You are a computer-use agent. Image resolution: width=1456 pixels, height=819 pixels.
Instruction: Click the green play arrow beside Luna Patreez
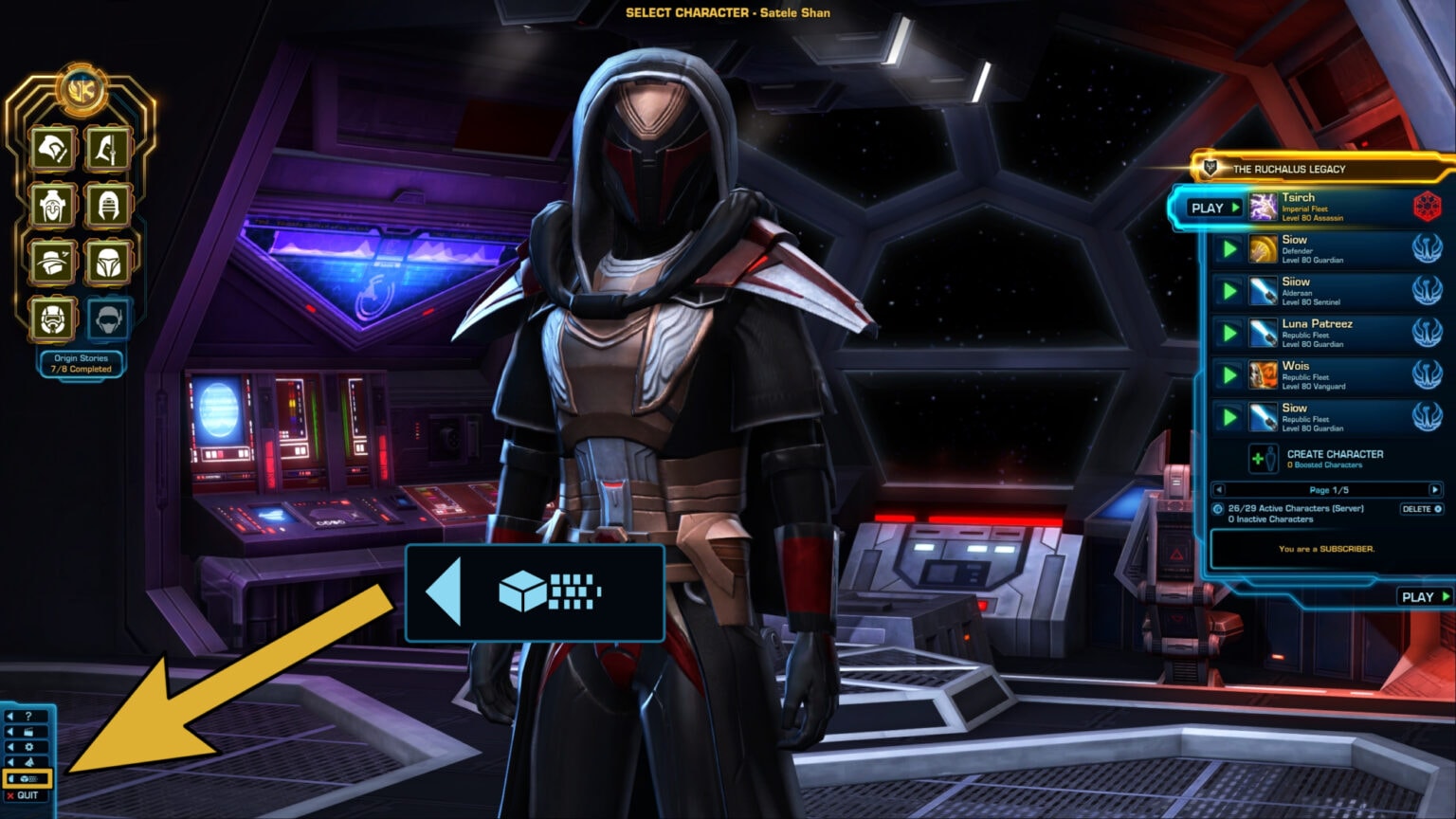(x=1229, y=333)
